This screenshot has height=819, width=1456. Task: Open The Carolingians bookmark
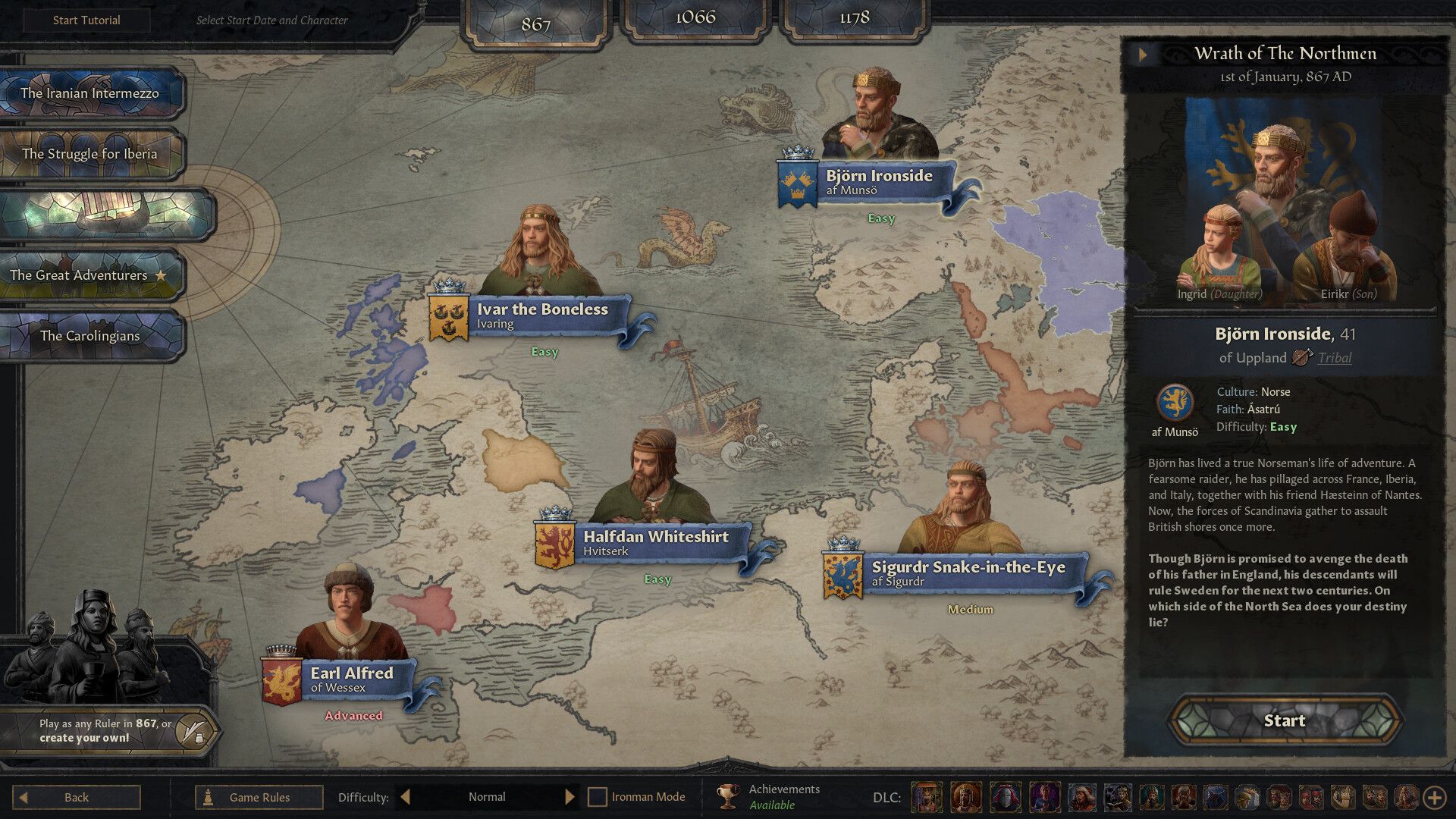(x=89, y=336)
